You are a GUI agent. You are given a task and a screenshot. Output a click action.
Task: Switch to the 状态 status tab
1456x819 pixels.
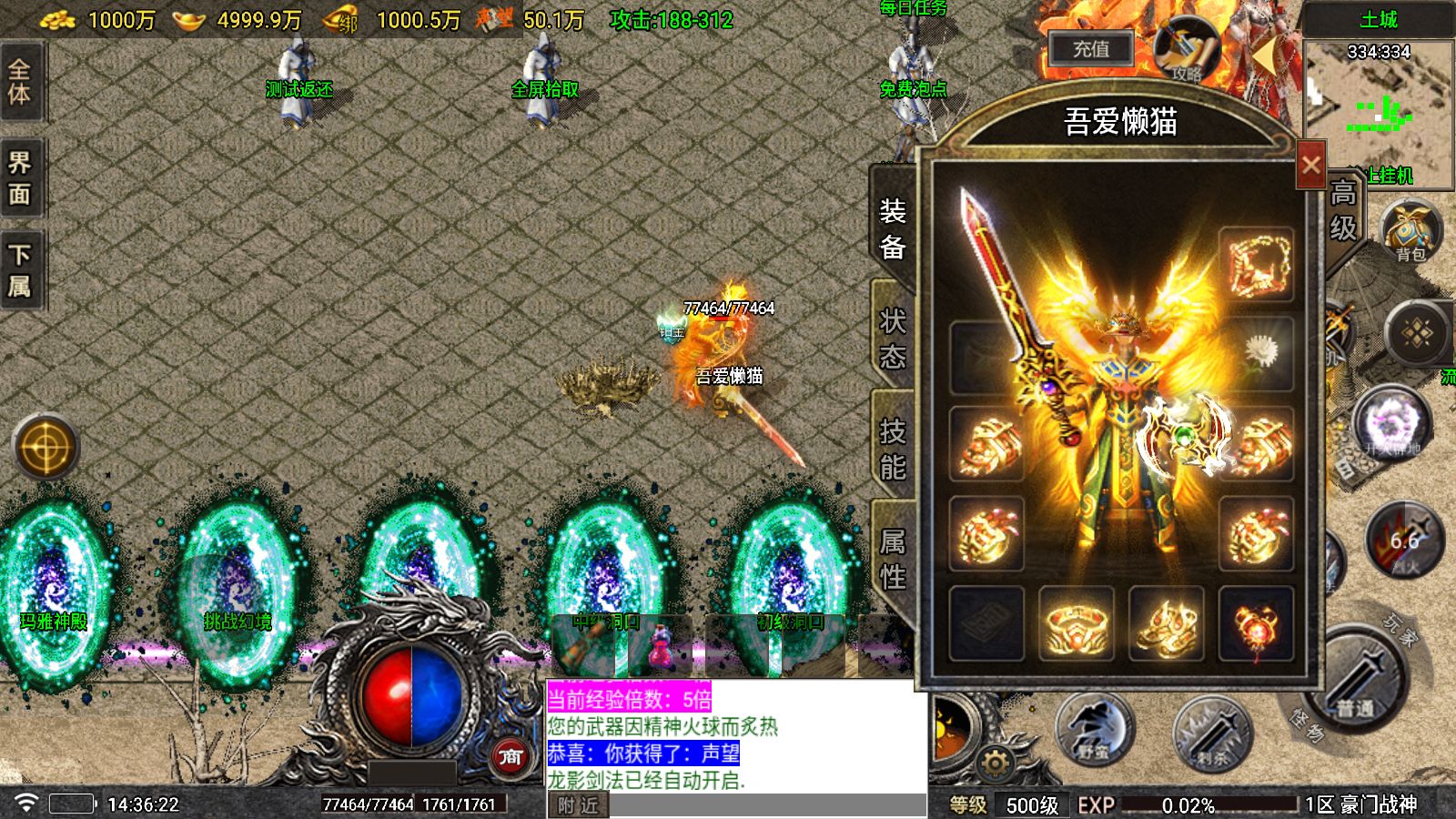tap(893, 337)
